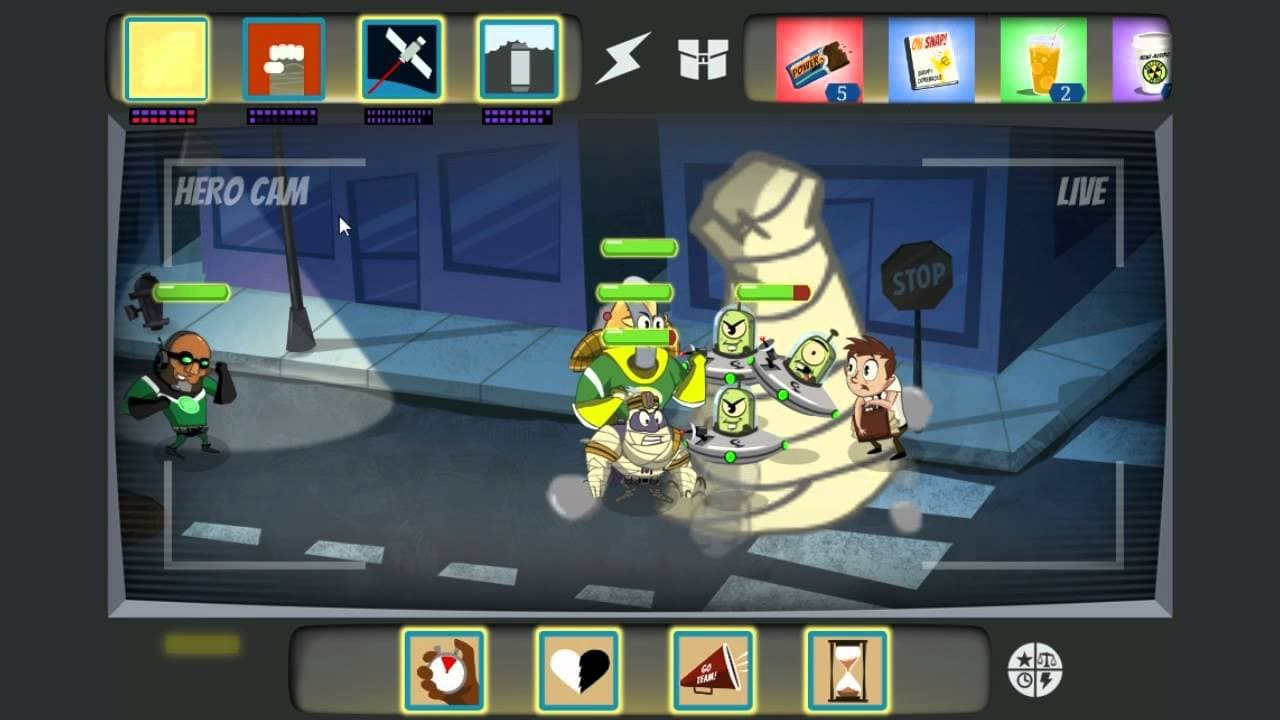The width and height of the screenshot is (1280, 720).
Task: Activate the bandaged fist punch ability
Action: coord(284,59)
